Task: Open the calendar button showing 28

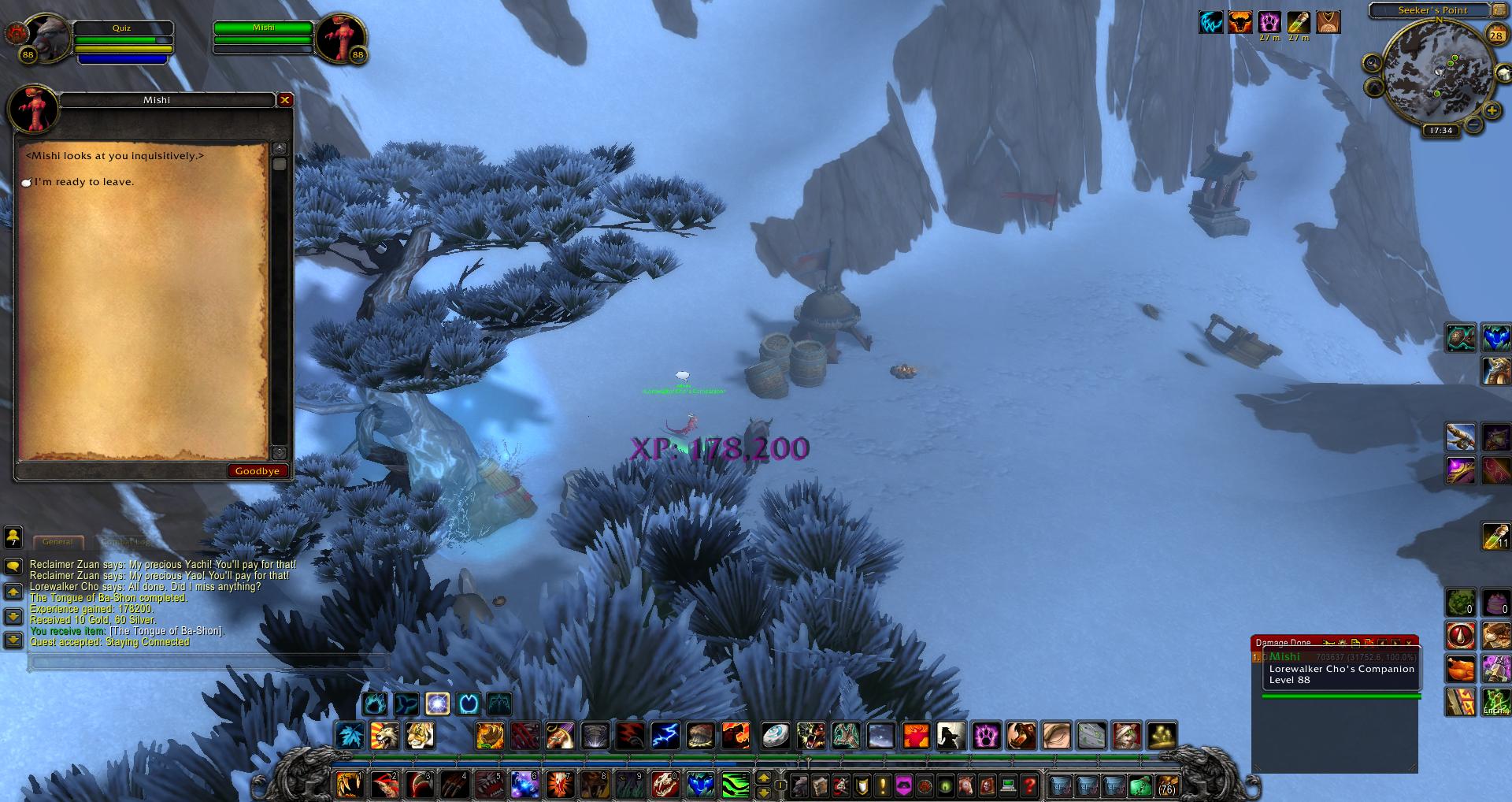Action: (1495, 35)
